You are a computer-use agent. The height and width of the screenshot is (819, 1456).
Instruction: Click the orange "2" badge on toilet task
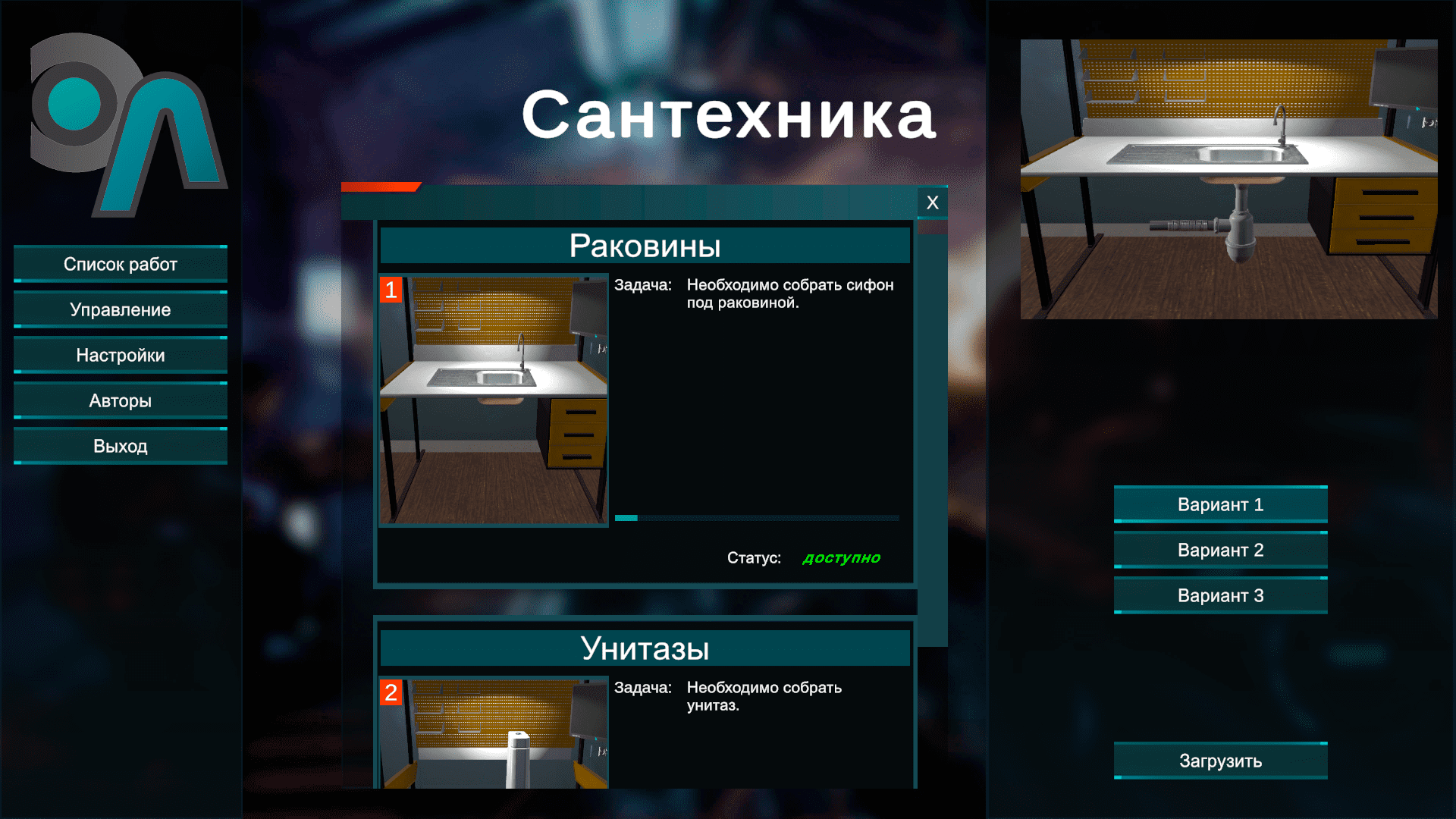(392, 692)
